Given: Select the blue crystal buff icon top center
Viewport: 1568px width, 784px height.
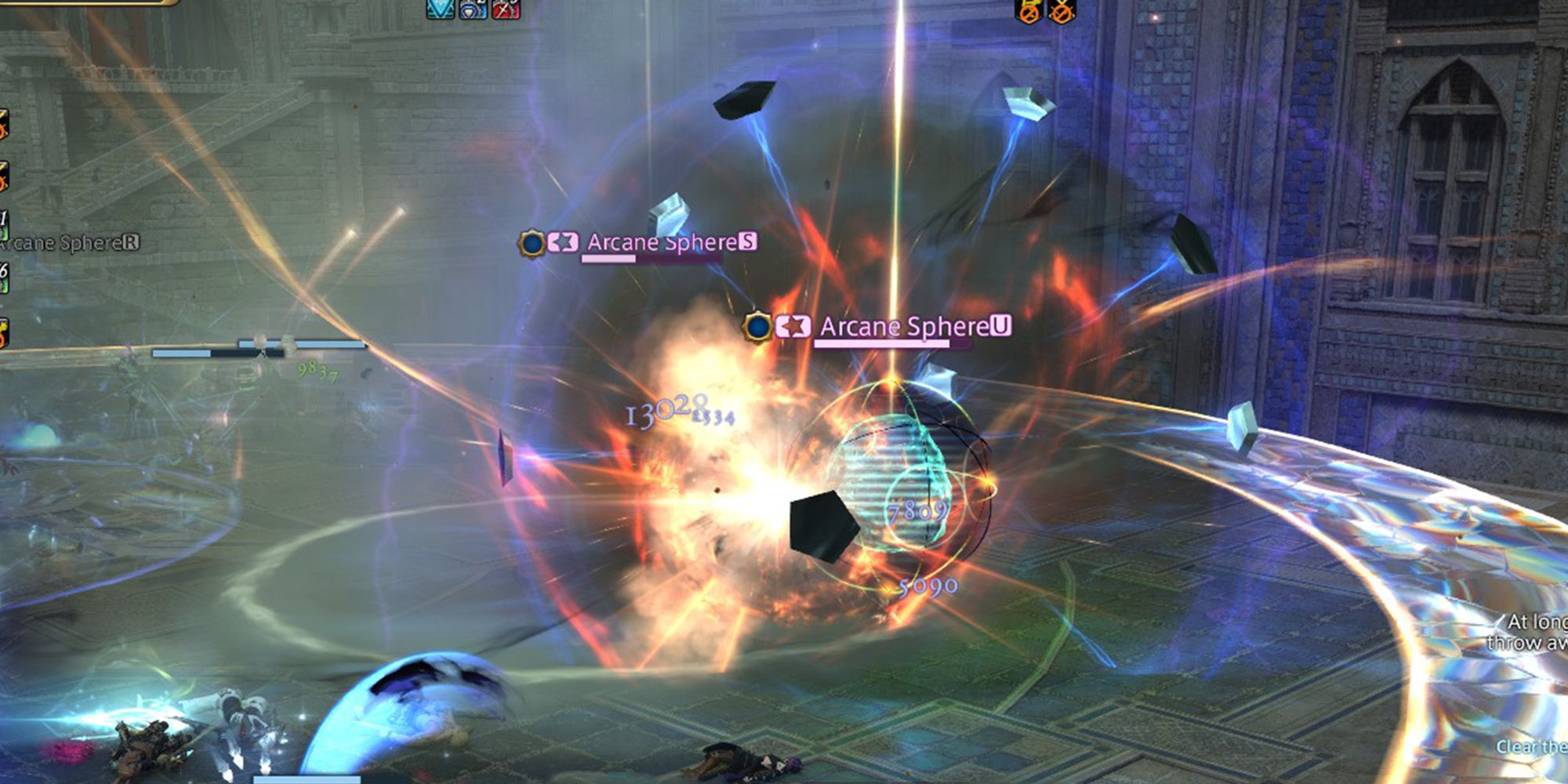Looking at the screenshot, I should point(439,11).
